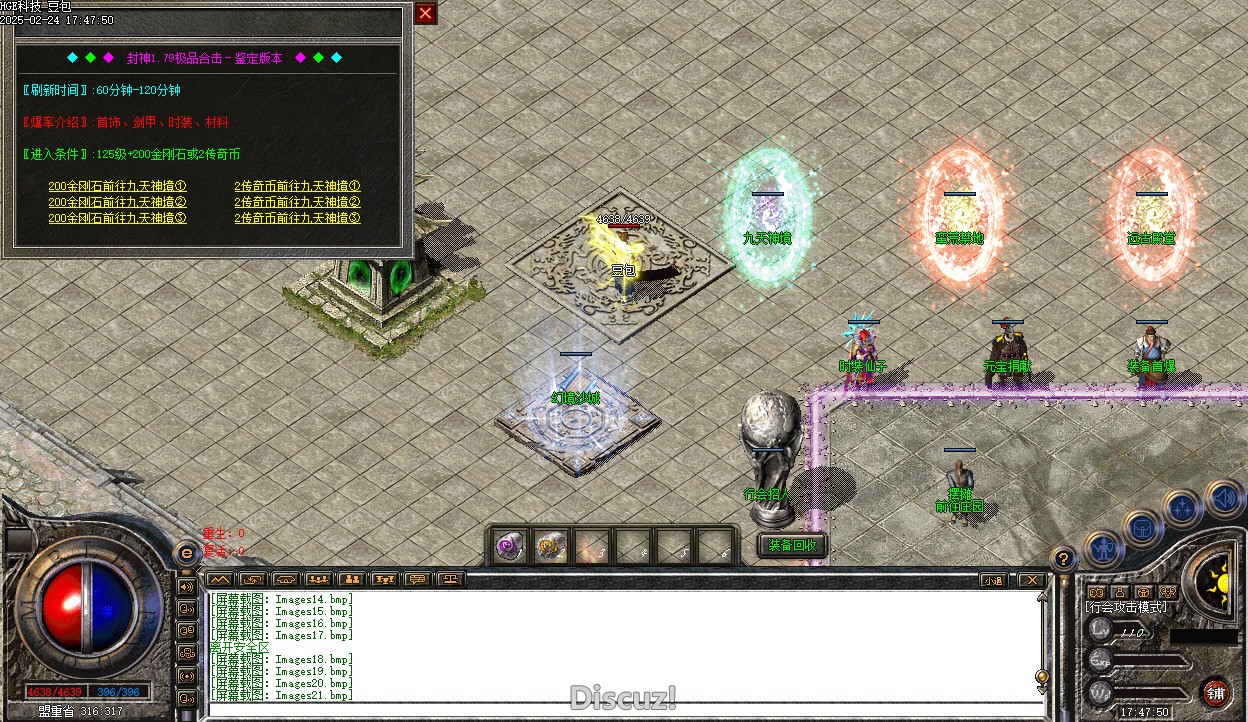Click the 小退 logout button

pyautogui.click(x=993, y=580)
